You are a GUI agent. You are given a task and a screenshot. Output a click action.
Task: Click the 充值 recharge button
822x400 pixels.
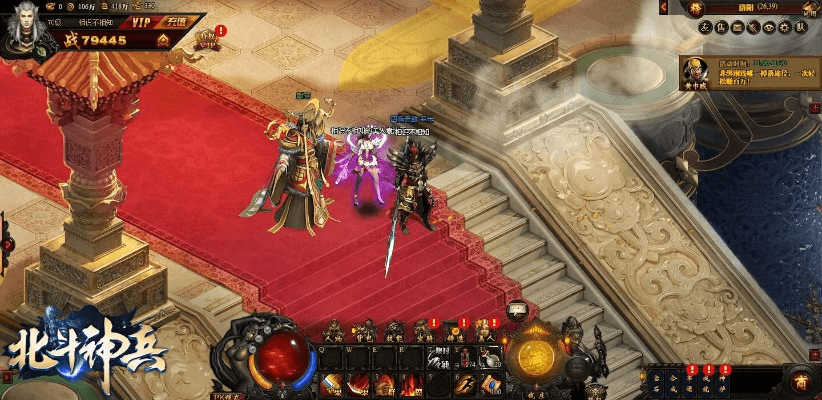pyautogui.click(x=176, y=20)
